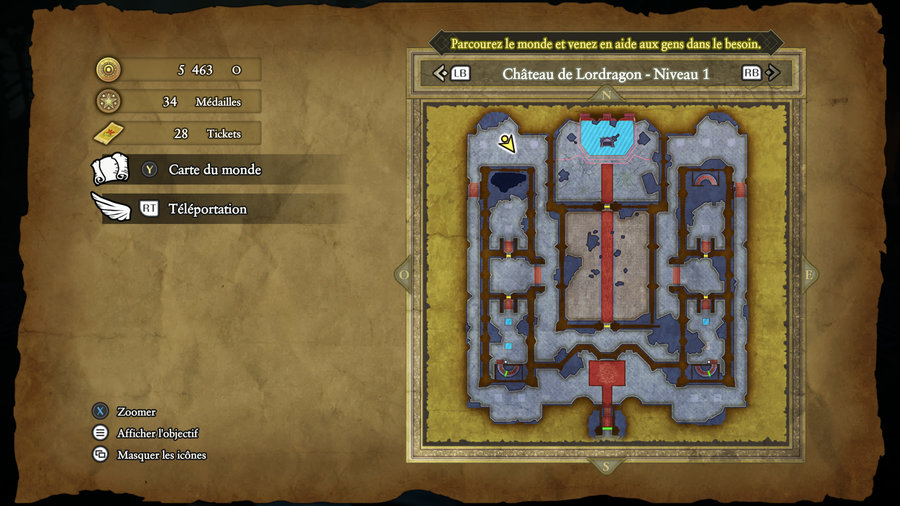Show the objective with Afficher l'objectif
Image resolution: width=900 pixels, height=506 pixels.
157,433
